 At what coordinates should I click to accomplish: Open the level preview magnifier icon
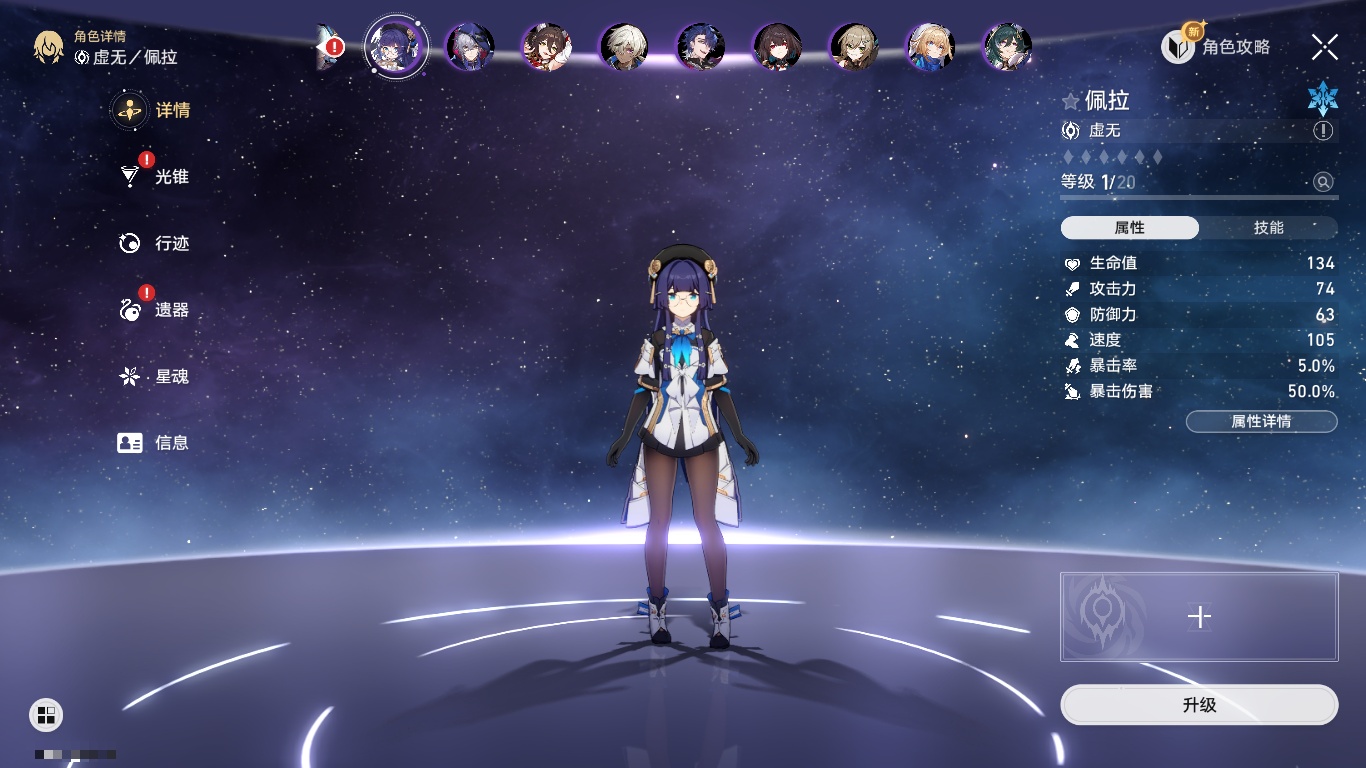1323,182
